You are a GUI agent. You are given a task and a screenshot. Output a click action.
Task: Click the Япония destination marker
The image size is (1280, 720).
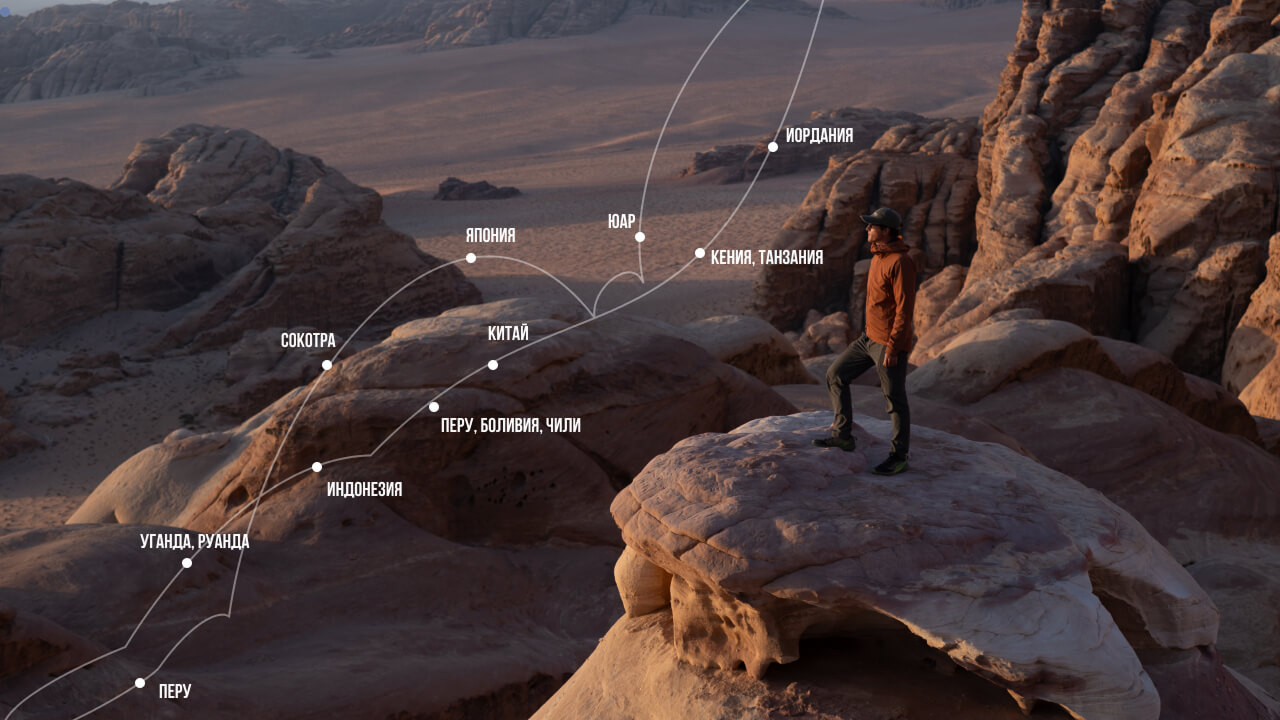point(471,258)
